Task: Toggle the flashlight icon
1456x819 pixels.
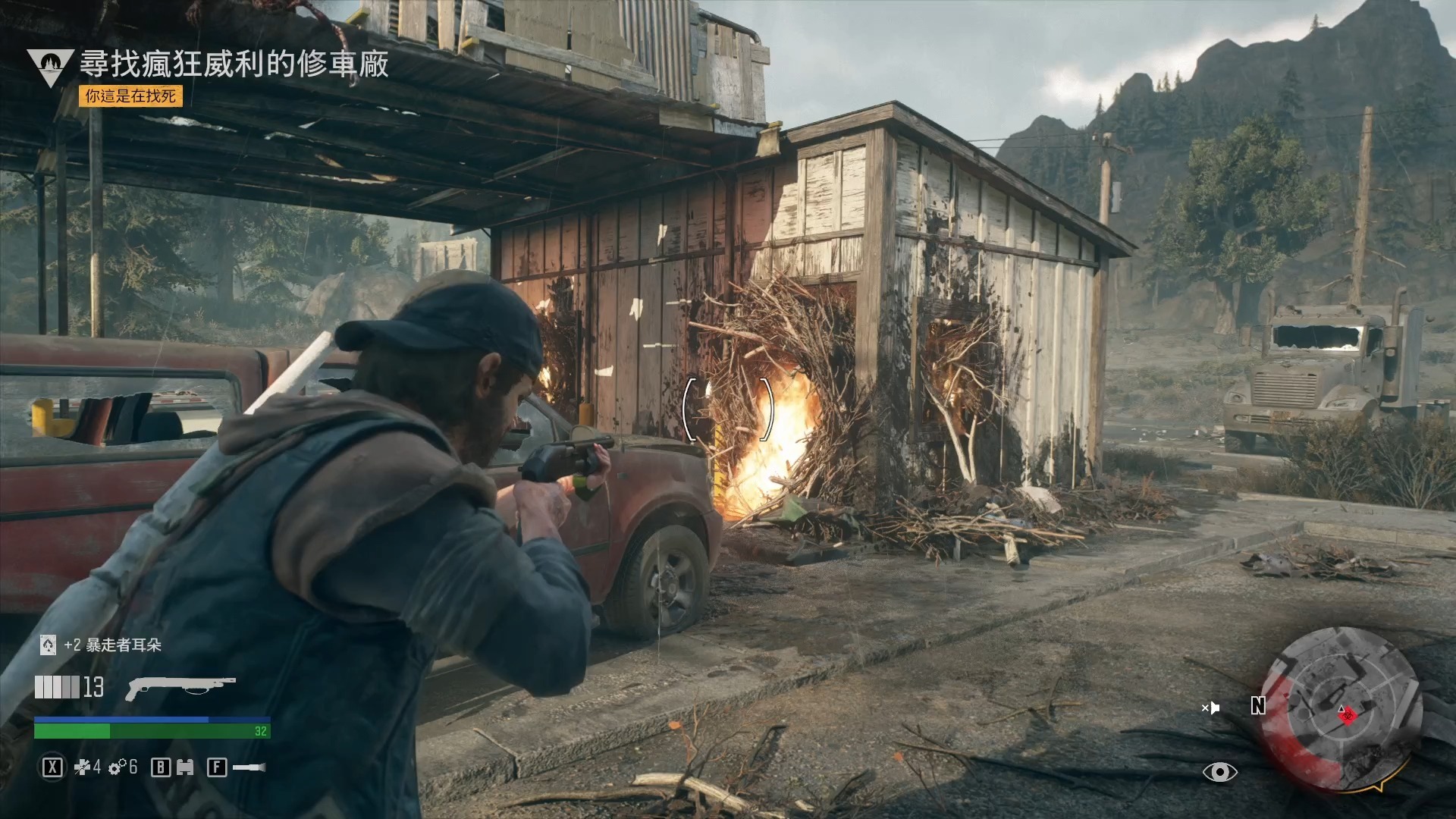Action: [249, 768]
